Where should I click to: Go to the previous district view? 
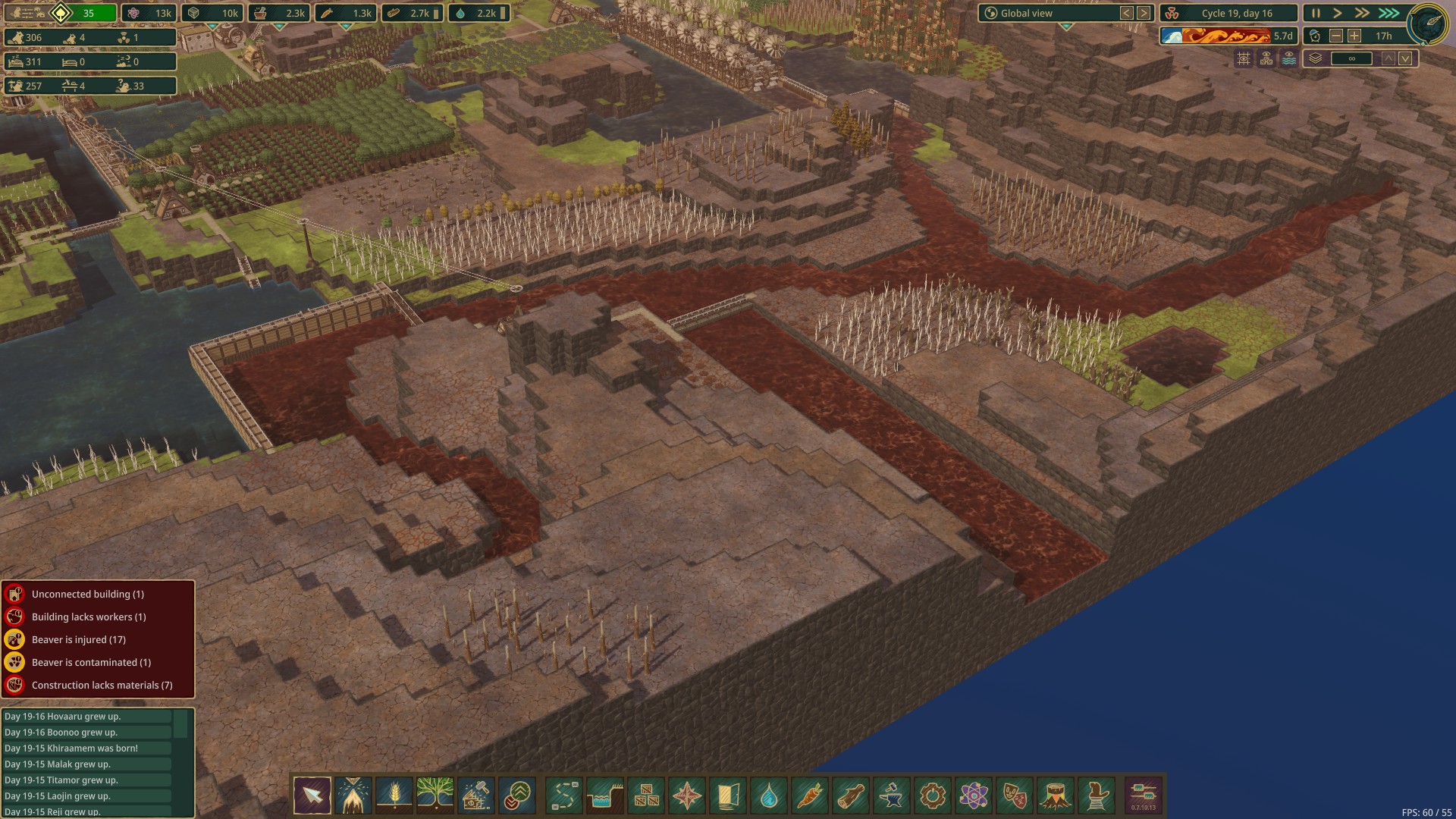click(x=1127, y=13)
